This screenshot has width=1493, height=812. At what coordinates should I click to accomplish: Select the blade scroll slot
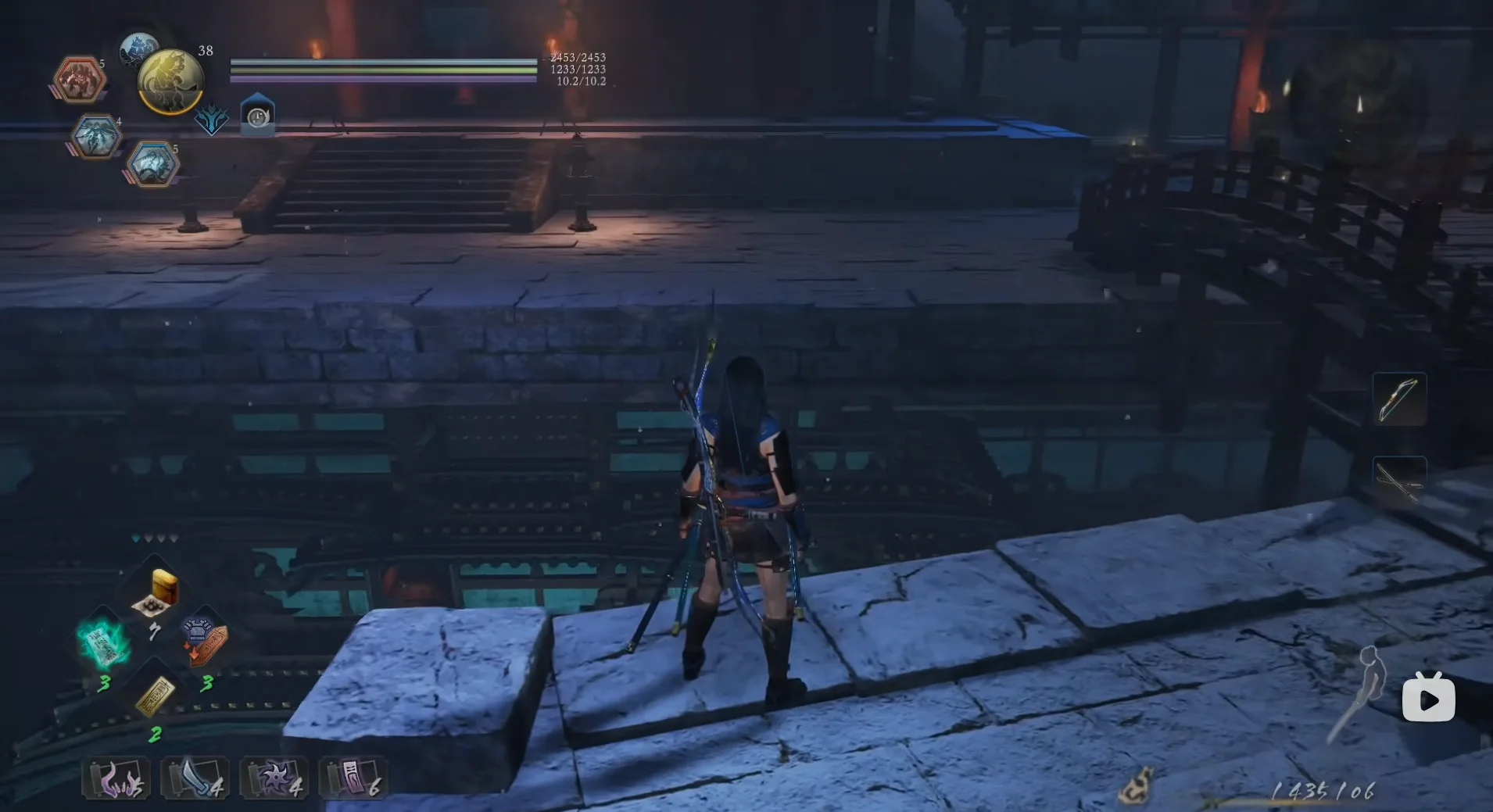(195, 778)
